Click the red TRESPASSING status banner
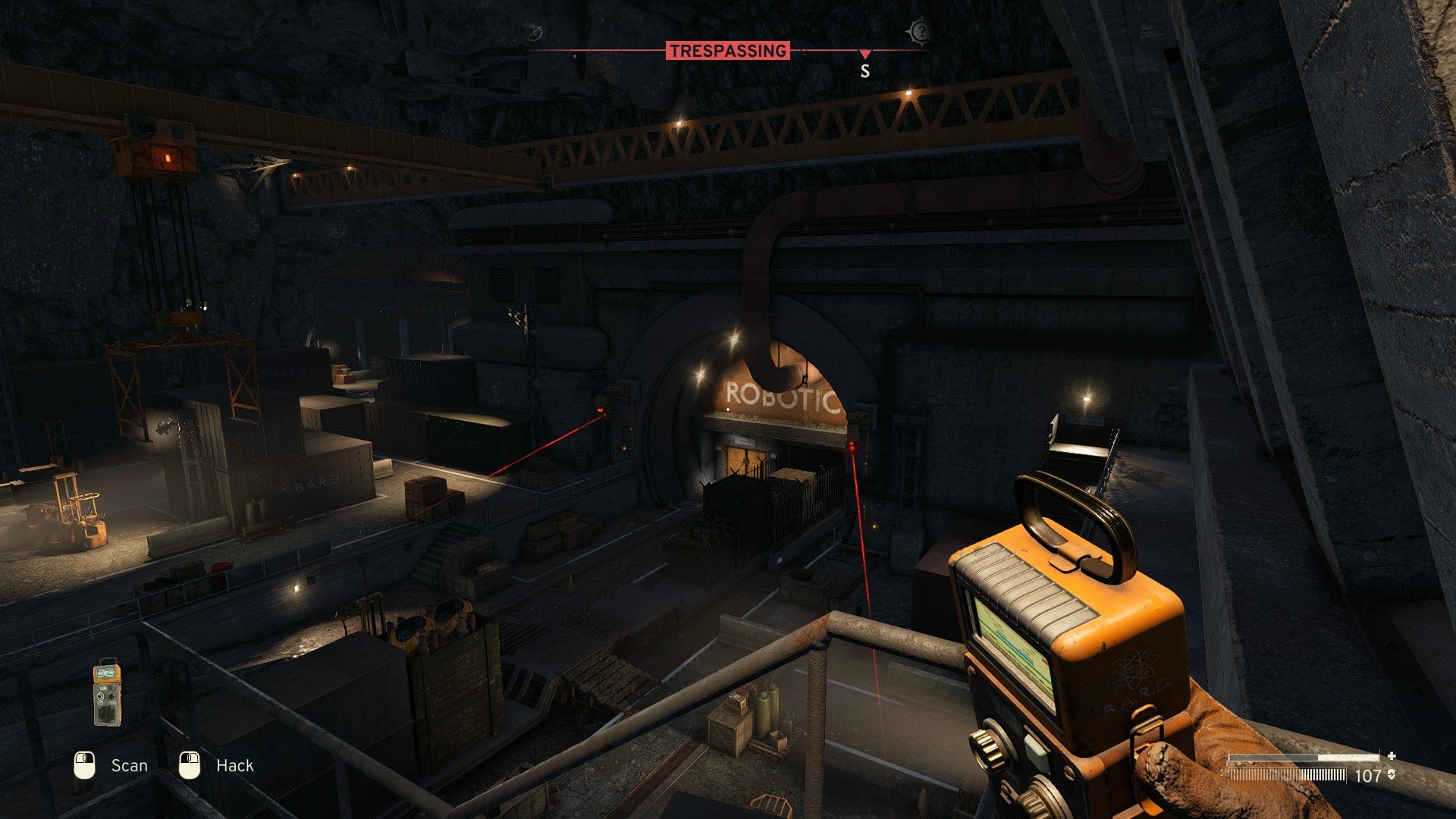Viewport: 1456px width, 819px height. [x=727, y=51]
